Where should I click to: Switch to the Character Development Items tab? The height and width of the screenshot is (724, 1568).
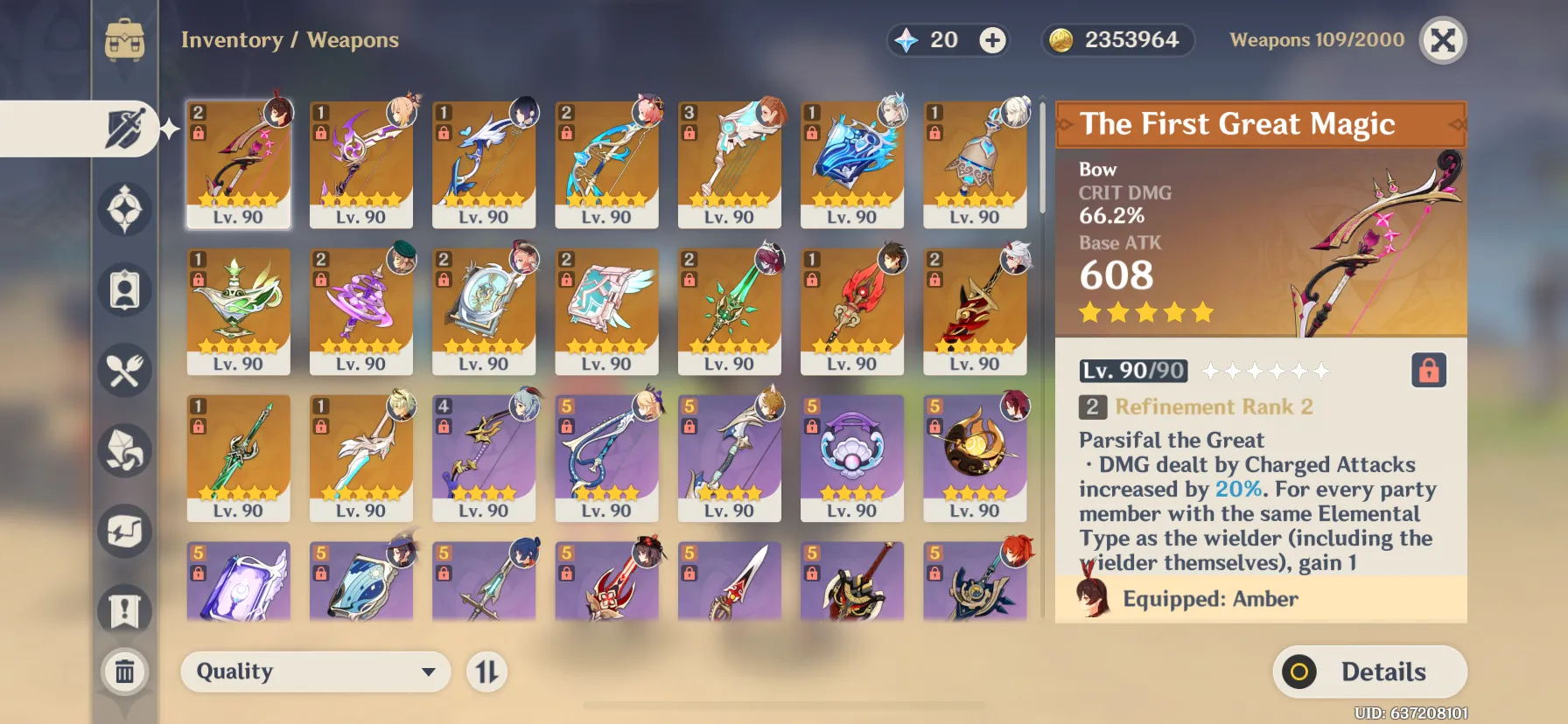(x=125, y=289)
